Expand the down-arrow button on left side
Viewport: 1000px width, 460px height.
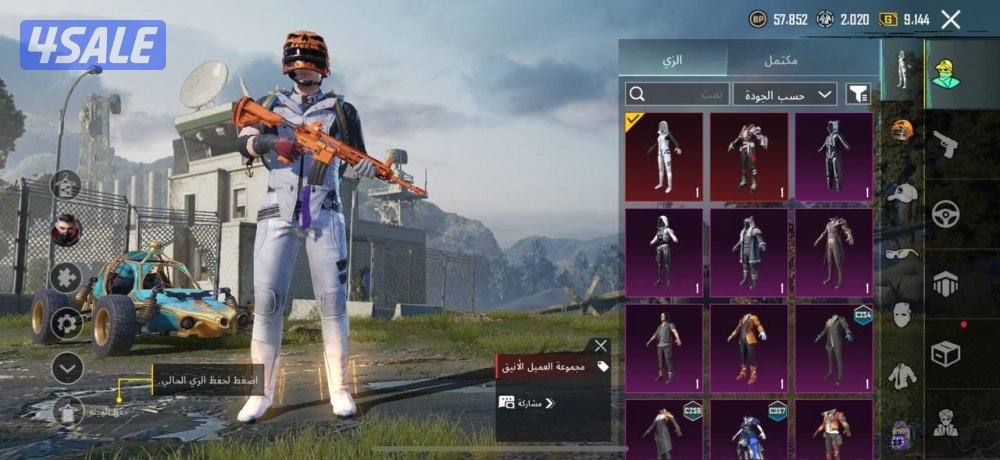pos(67,368)
